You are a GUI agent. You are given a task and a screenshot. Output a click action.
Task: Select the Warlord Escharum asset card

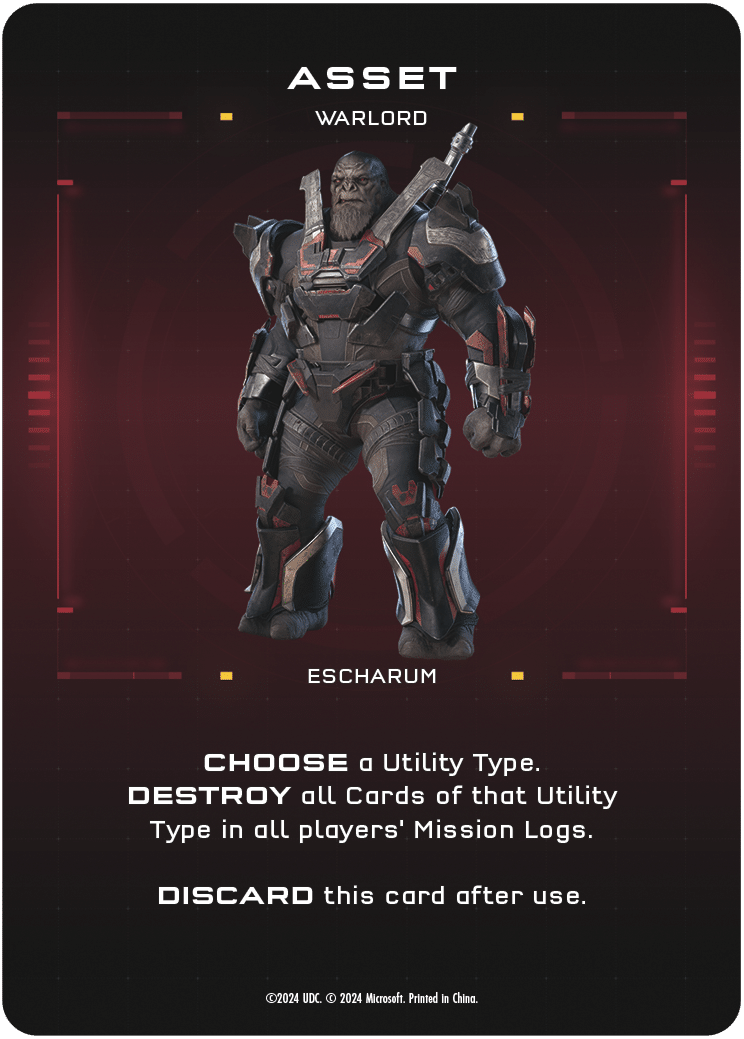click(x=372, y=400)
